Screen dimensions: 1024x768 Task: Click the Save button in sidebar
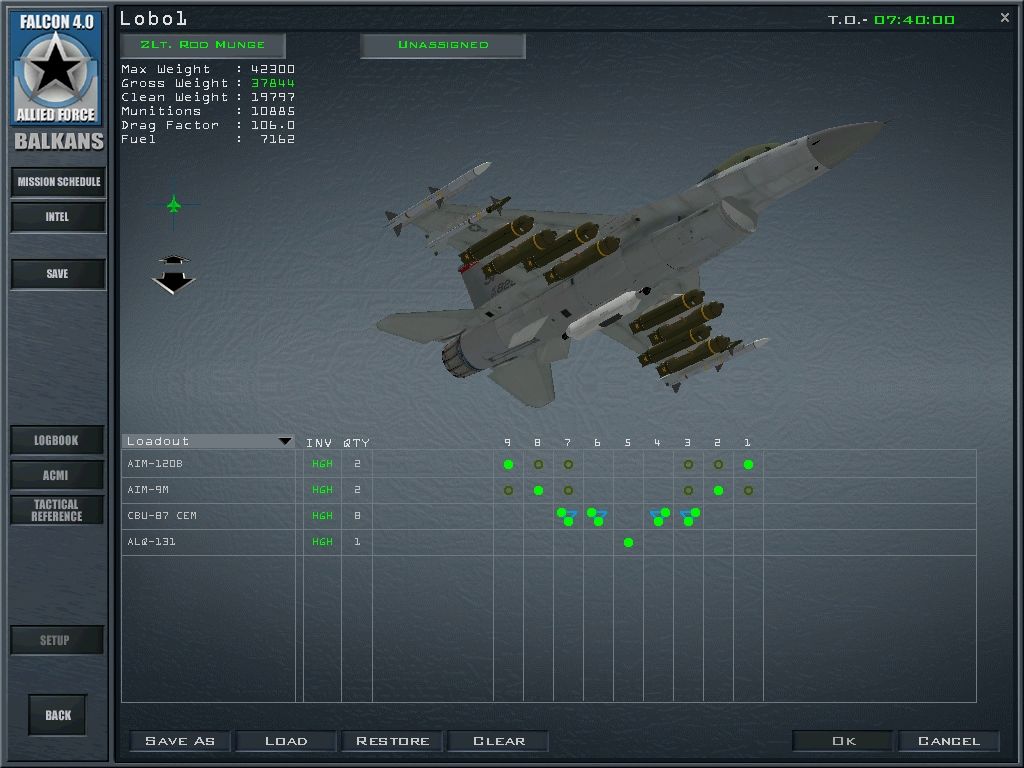[x=58, y=274]
